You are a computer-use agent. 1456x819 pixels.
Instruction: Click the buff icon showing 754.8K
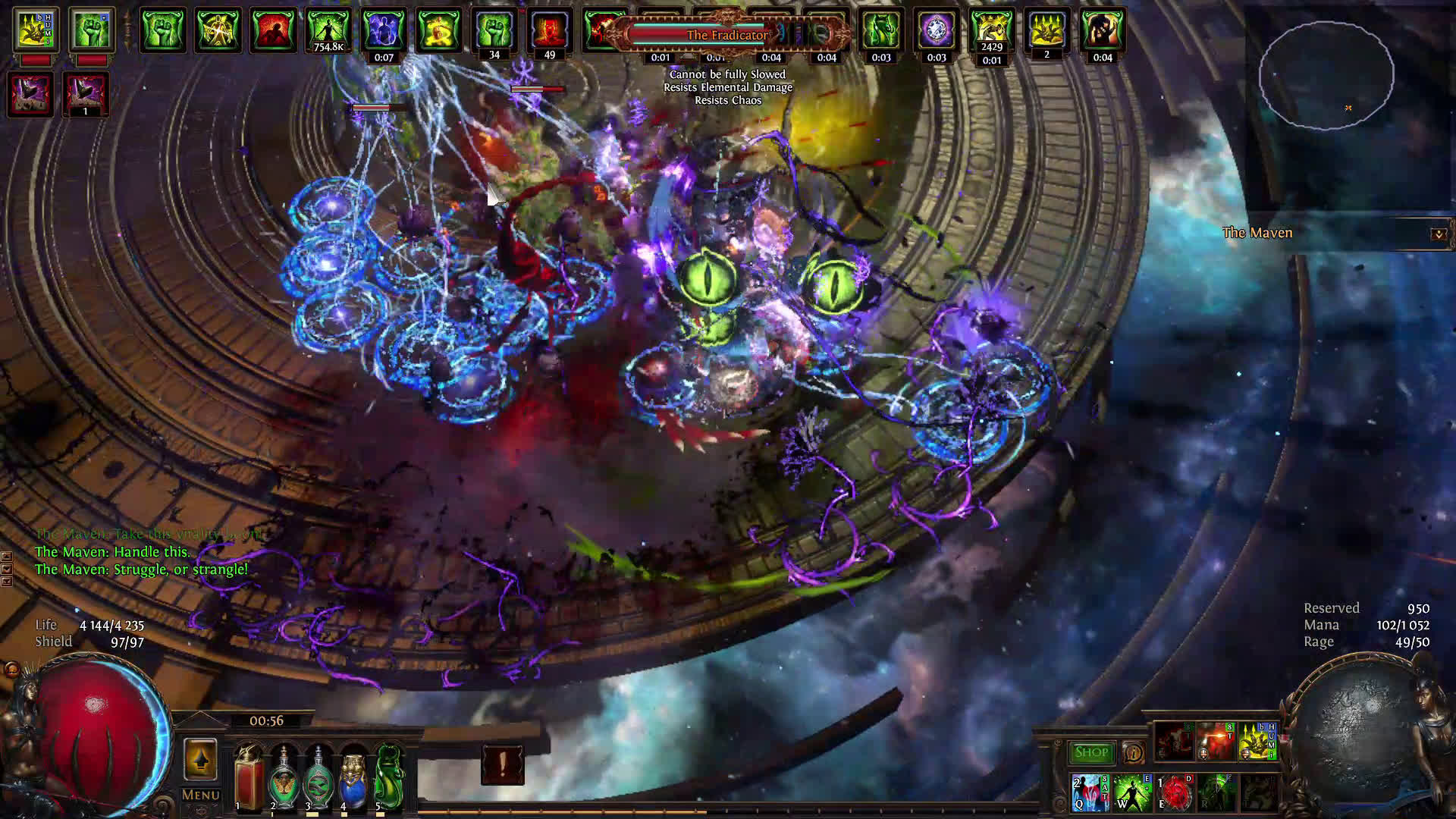tap(328, 31)
